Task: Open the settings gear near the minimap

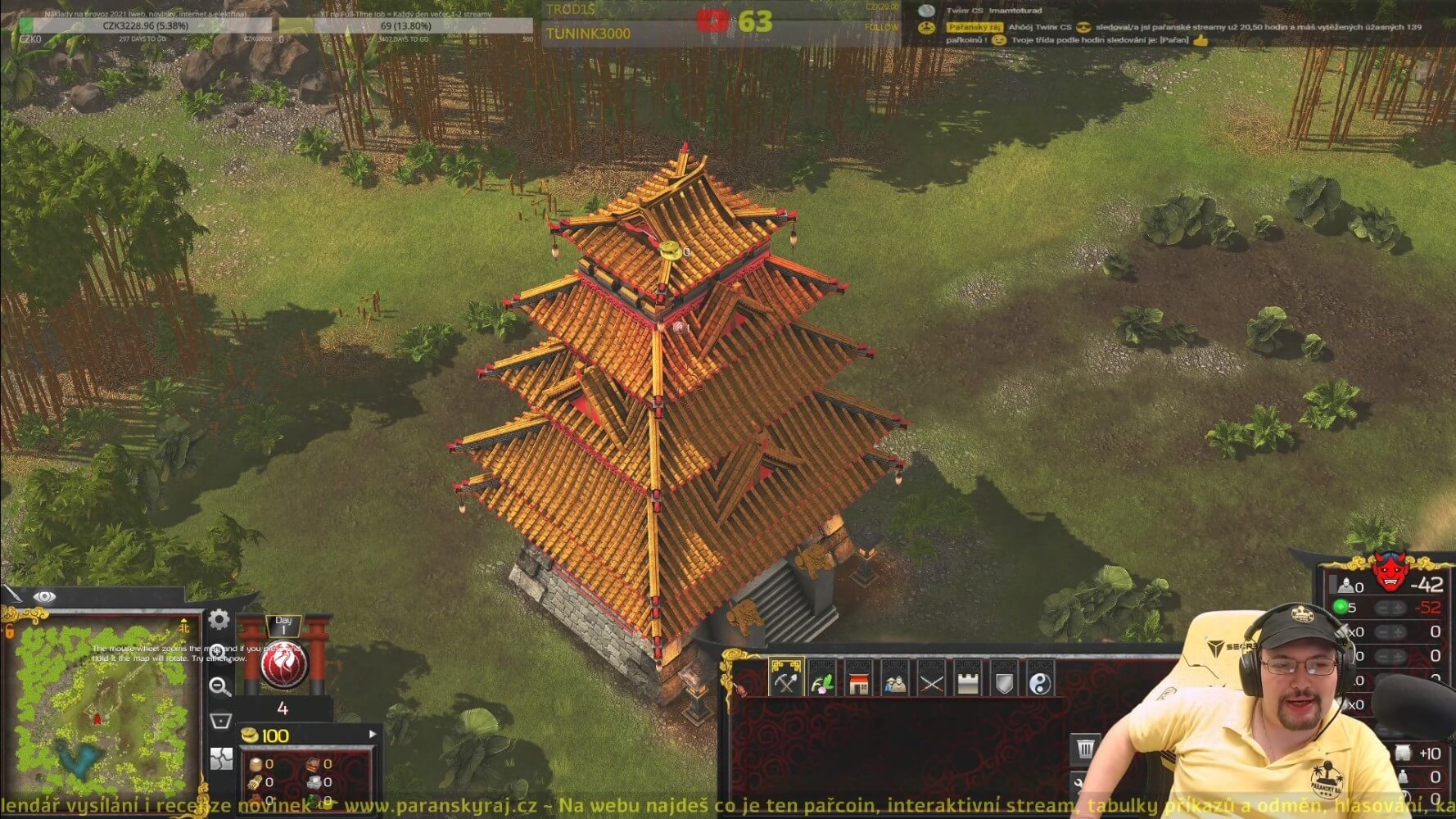Action: pos(219,620)
